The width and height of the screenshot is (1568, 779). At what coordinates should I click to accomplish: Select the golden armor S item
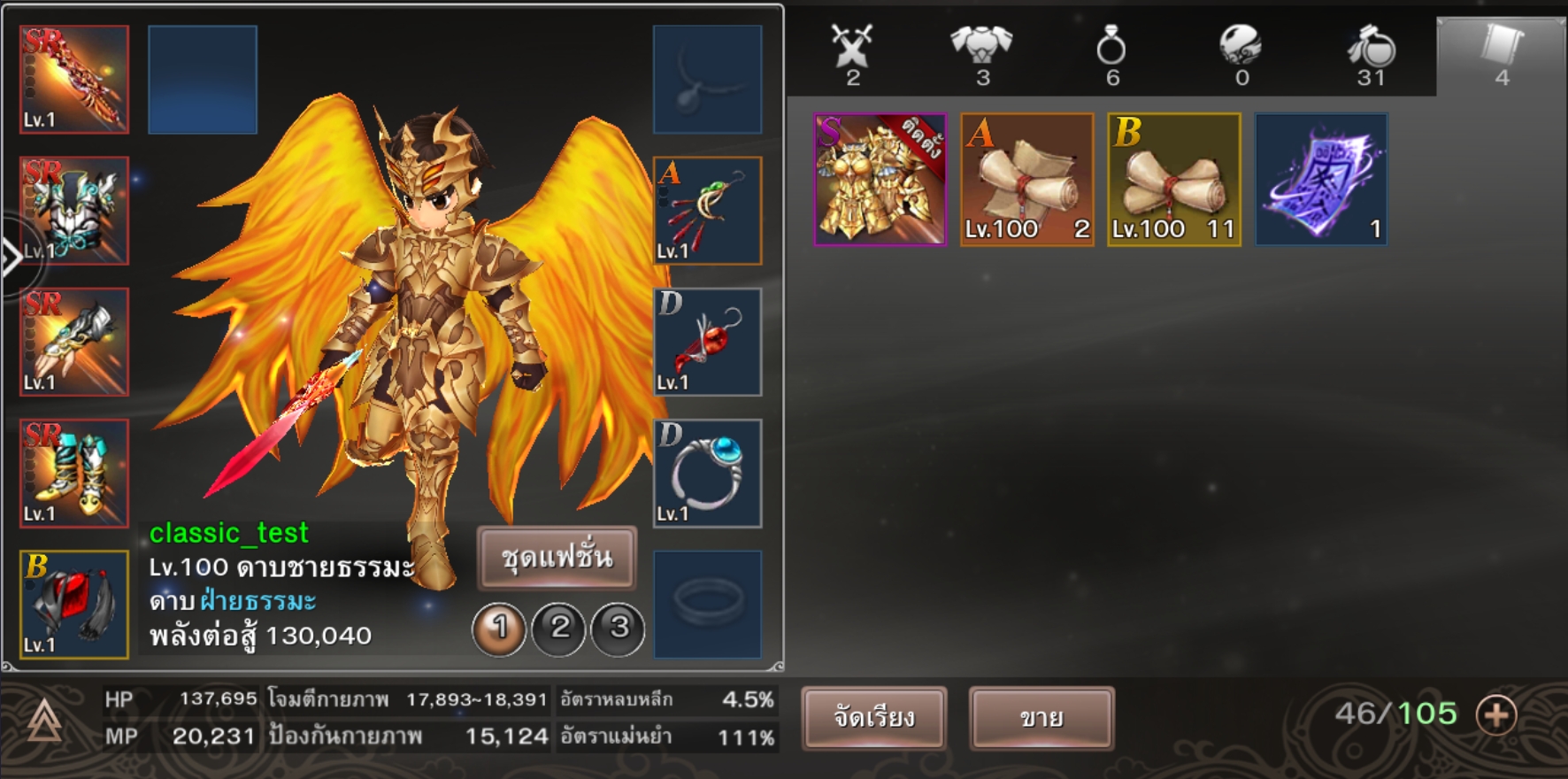coord(880,180)
